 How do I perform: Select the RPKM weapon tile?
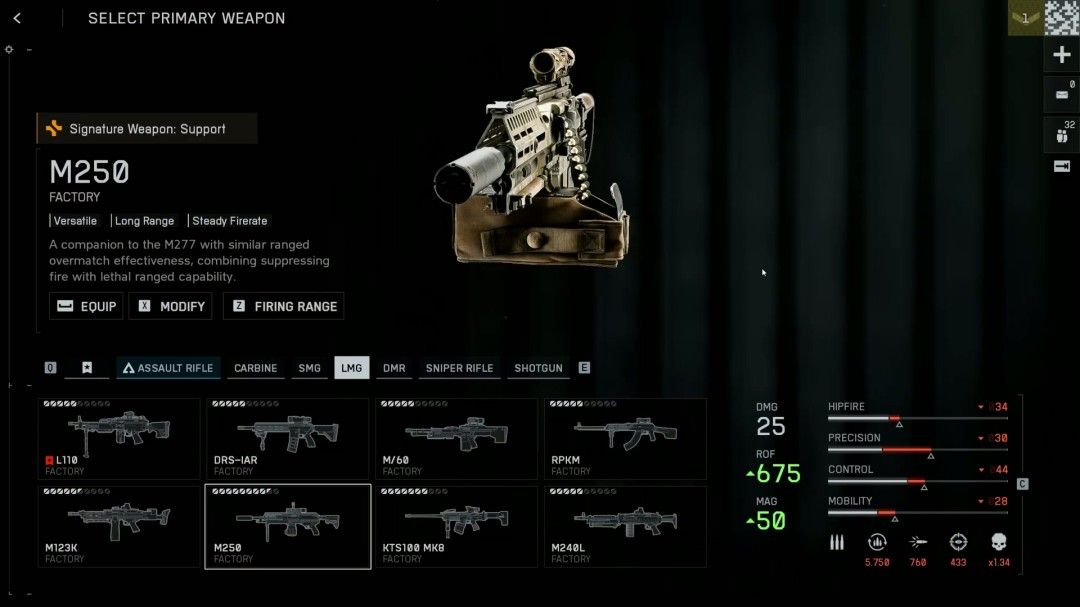625,438
